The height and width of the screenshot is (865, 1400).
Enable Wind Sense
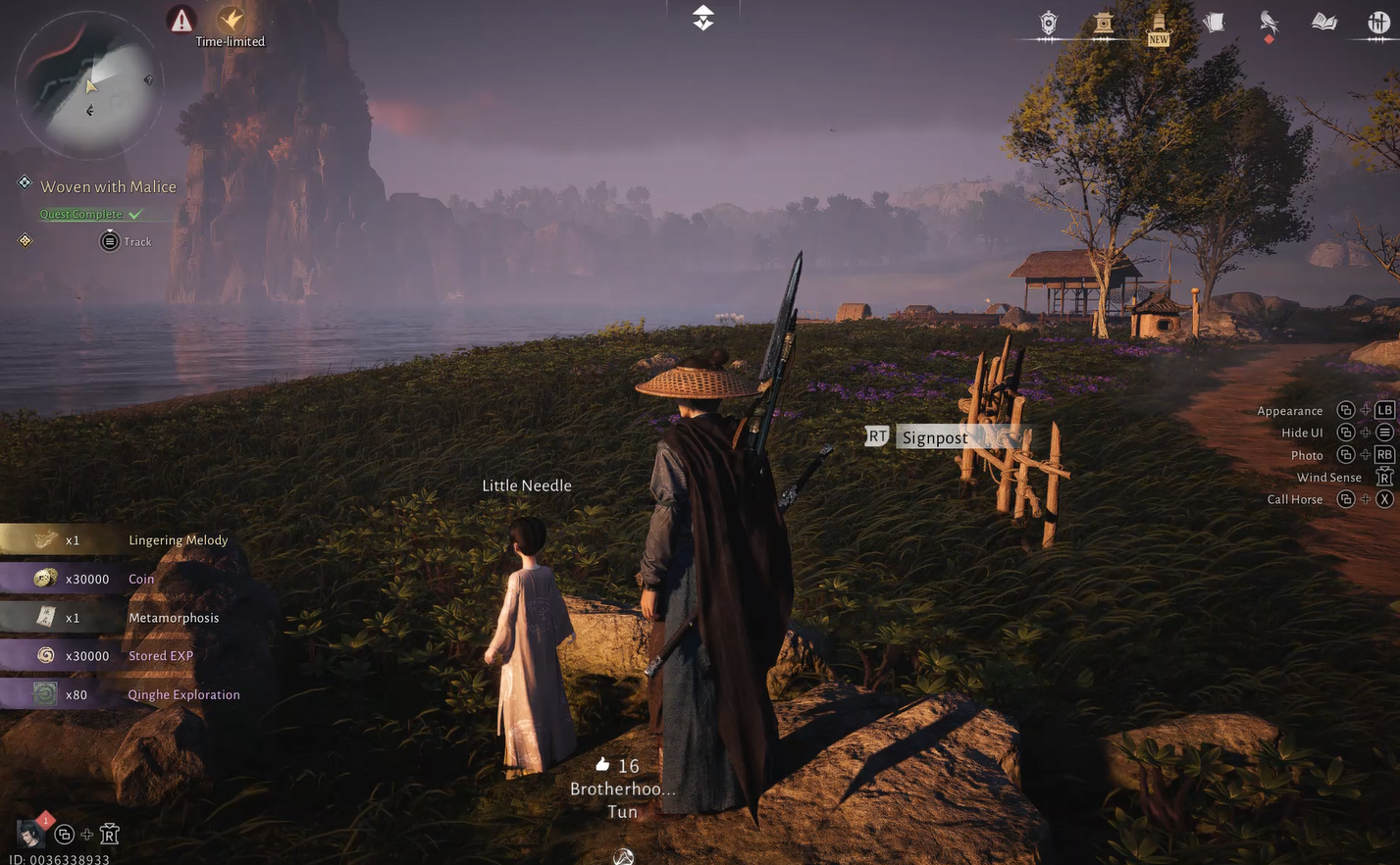[1328, 477]
